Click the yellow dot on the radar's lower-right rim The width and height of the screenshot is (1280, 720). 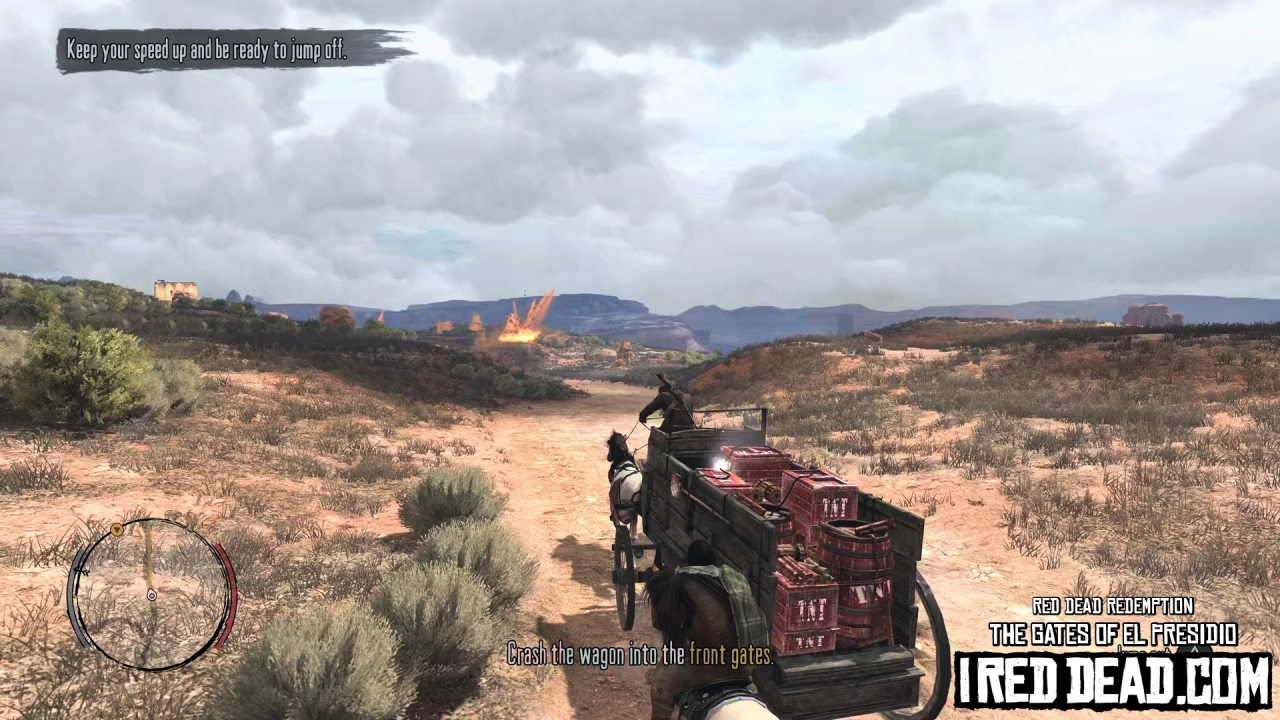point(214,653)
